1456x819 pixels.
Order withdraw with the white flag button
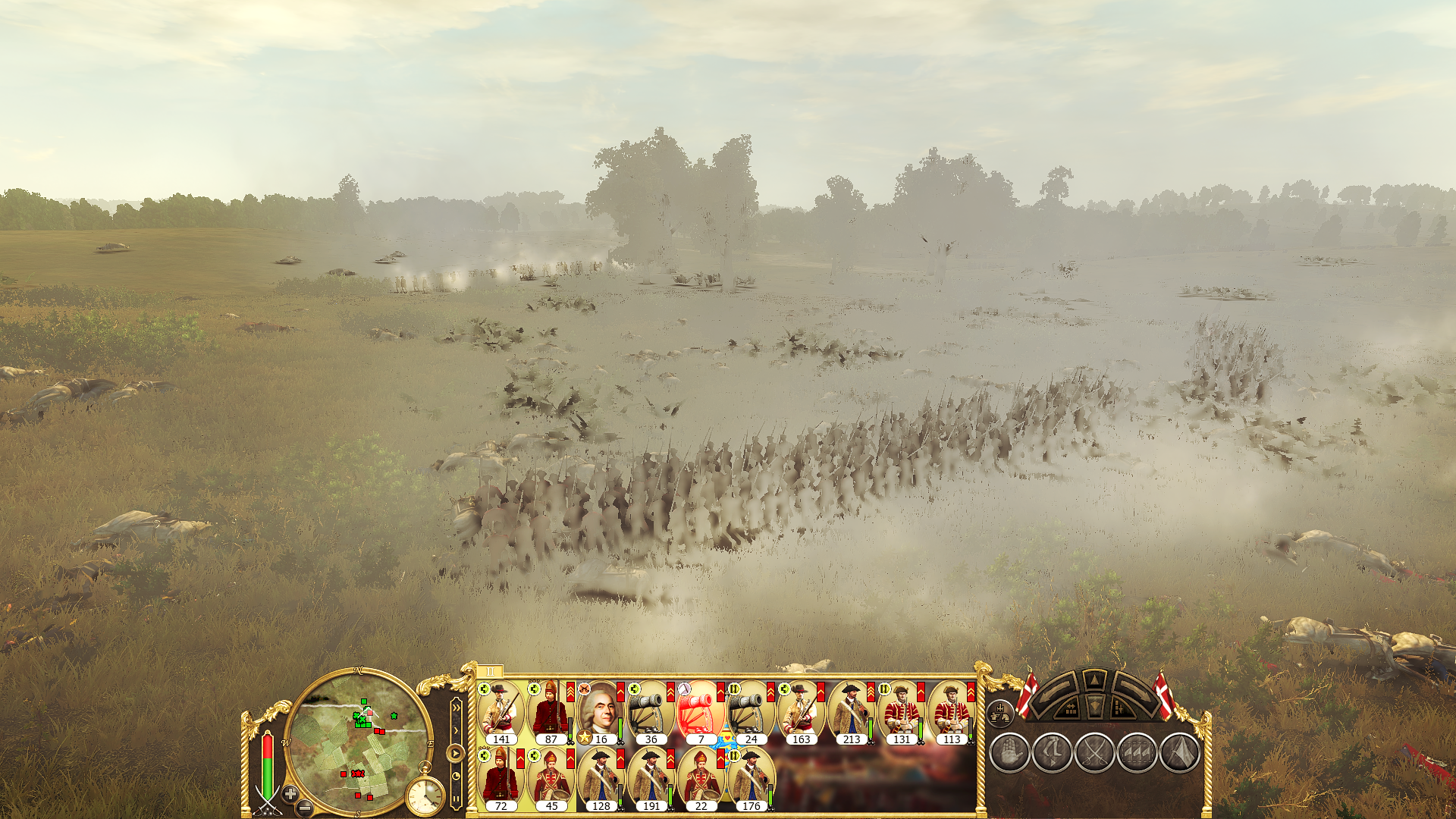[1180, 753]
